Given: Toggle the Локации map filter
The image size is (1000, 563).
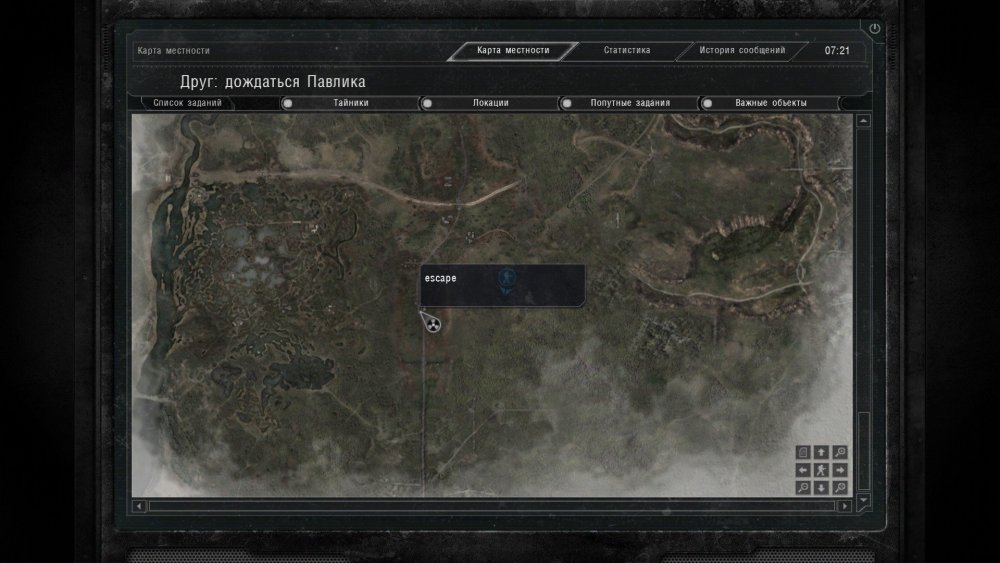Looking at the screenshot, I should [x=427, y=103].
